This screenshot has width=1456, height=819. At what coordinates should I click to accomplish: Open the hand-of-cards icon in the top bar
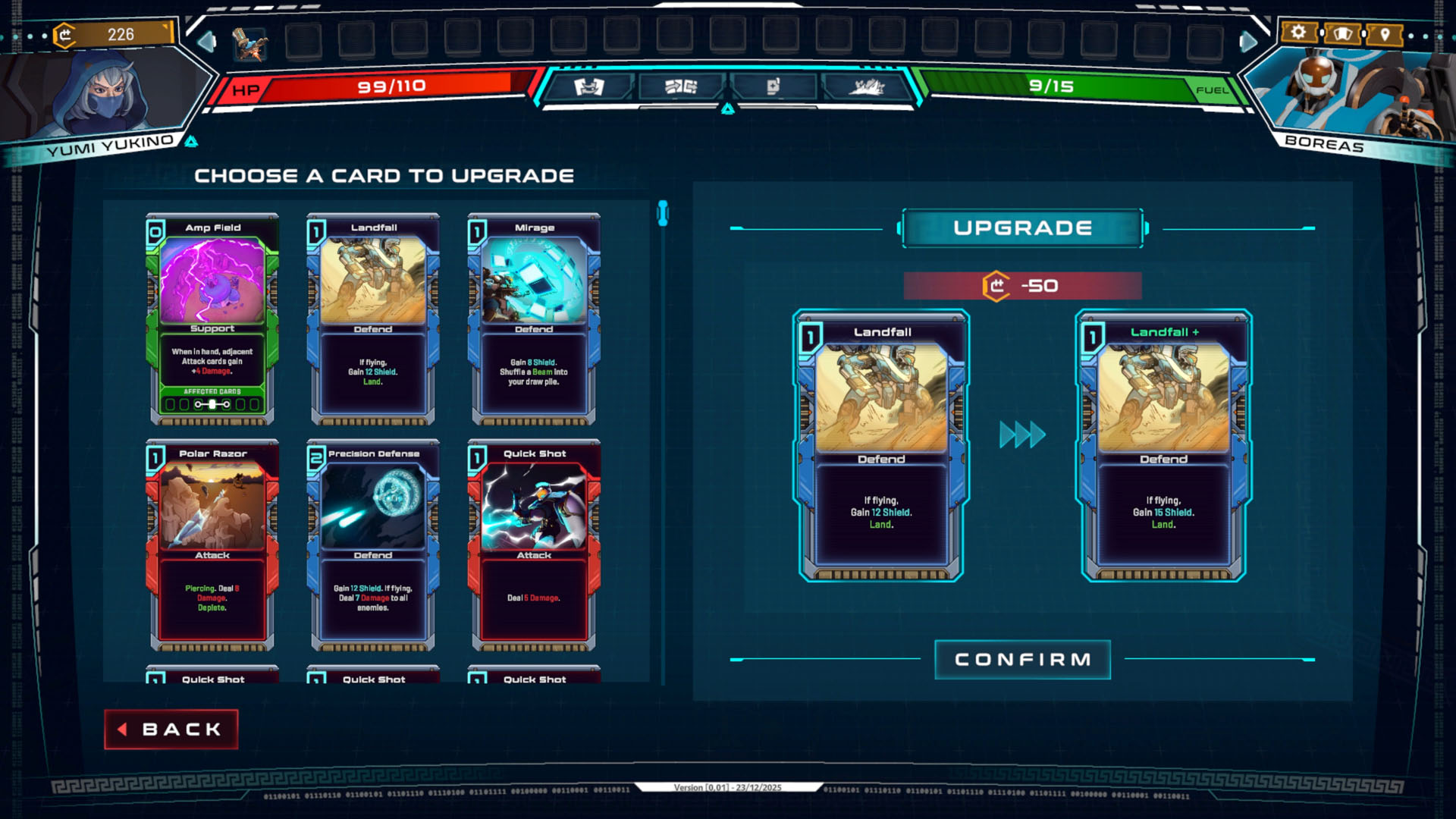coord(773,86)
